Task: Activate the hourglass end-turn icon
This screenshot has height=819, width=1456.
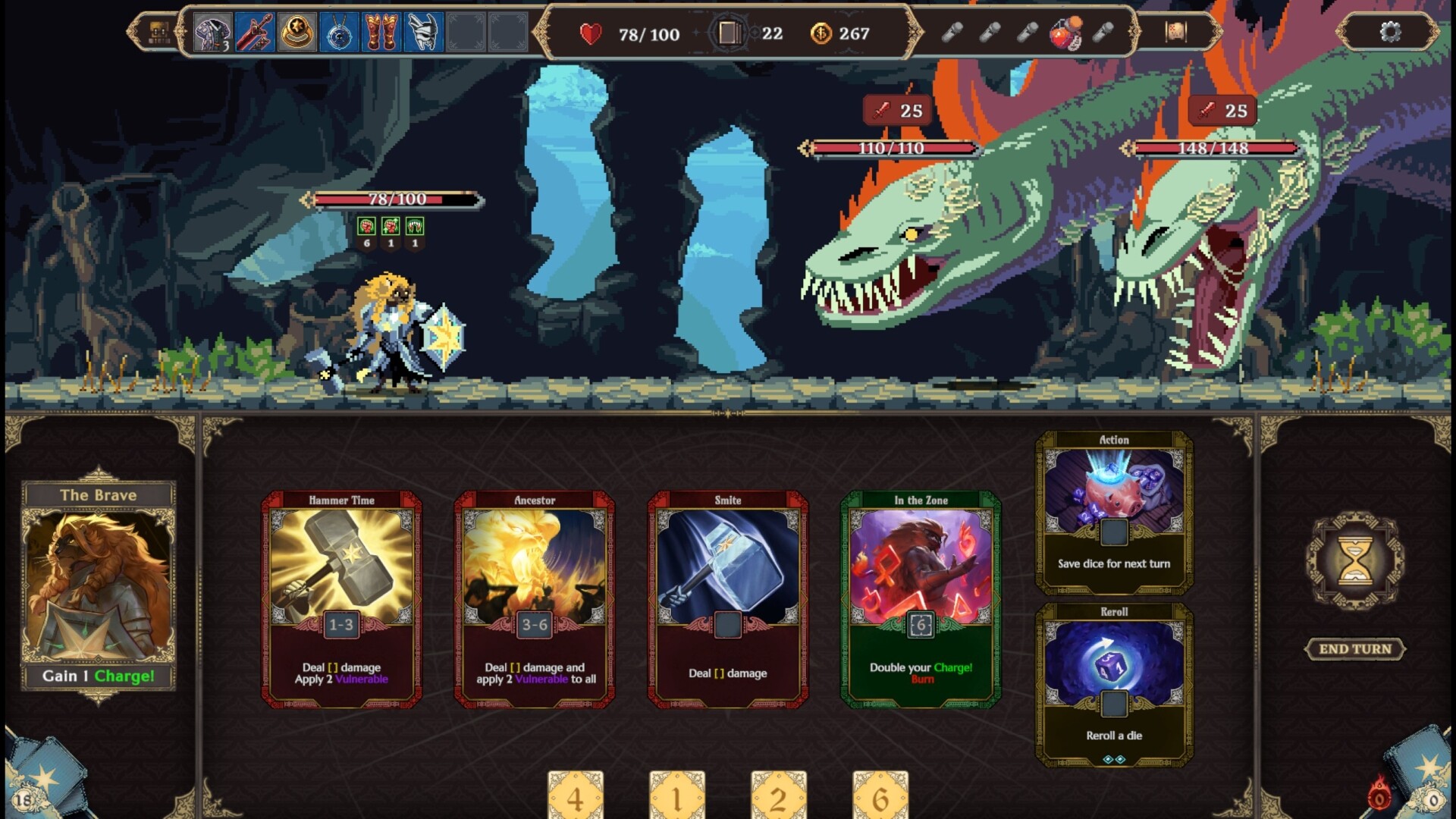Action: [x=1355, y=560]
